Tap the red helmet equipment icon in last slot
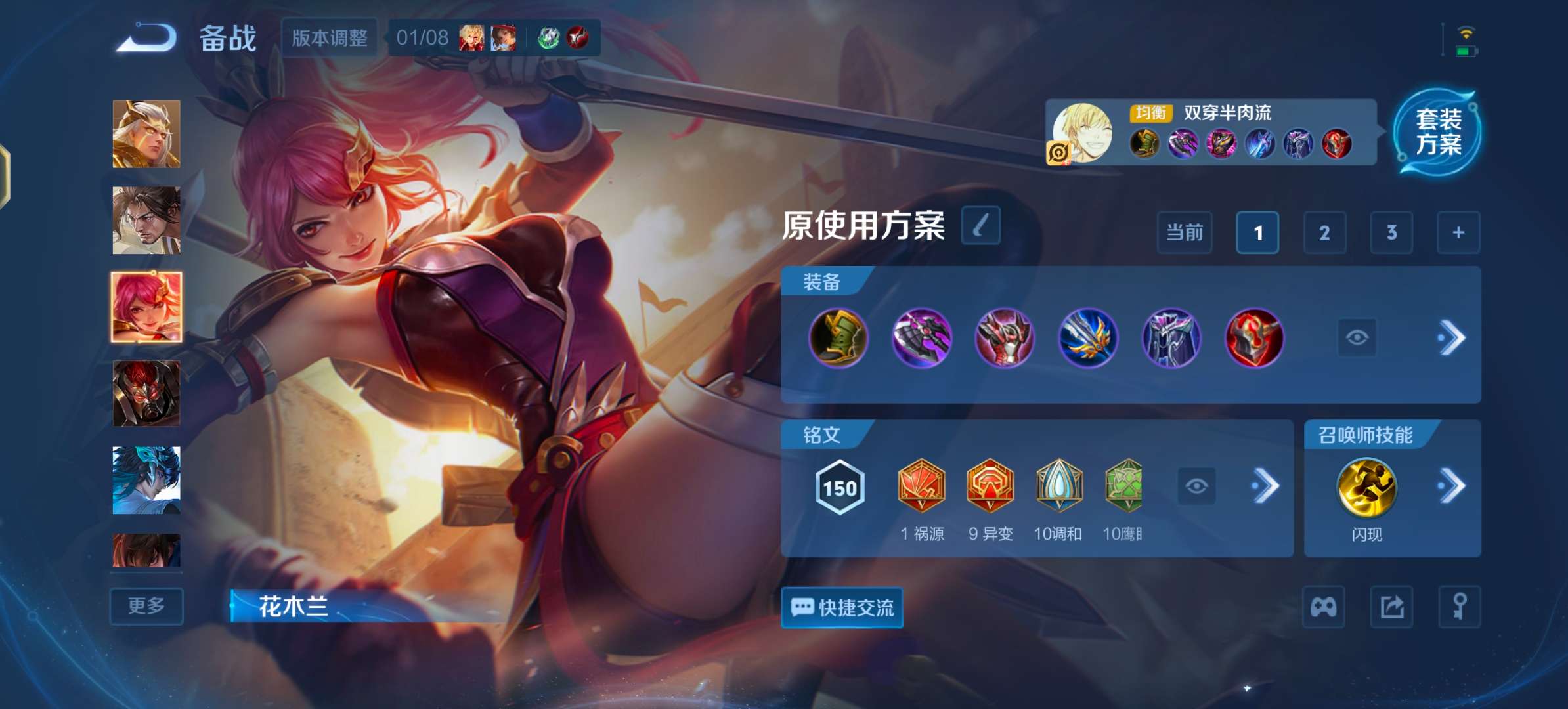 1255,339
